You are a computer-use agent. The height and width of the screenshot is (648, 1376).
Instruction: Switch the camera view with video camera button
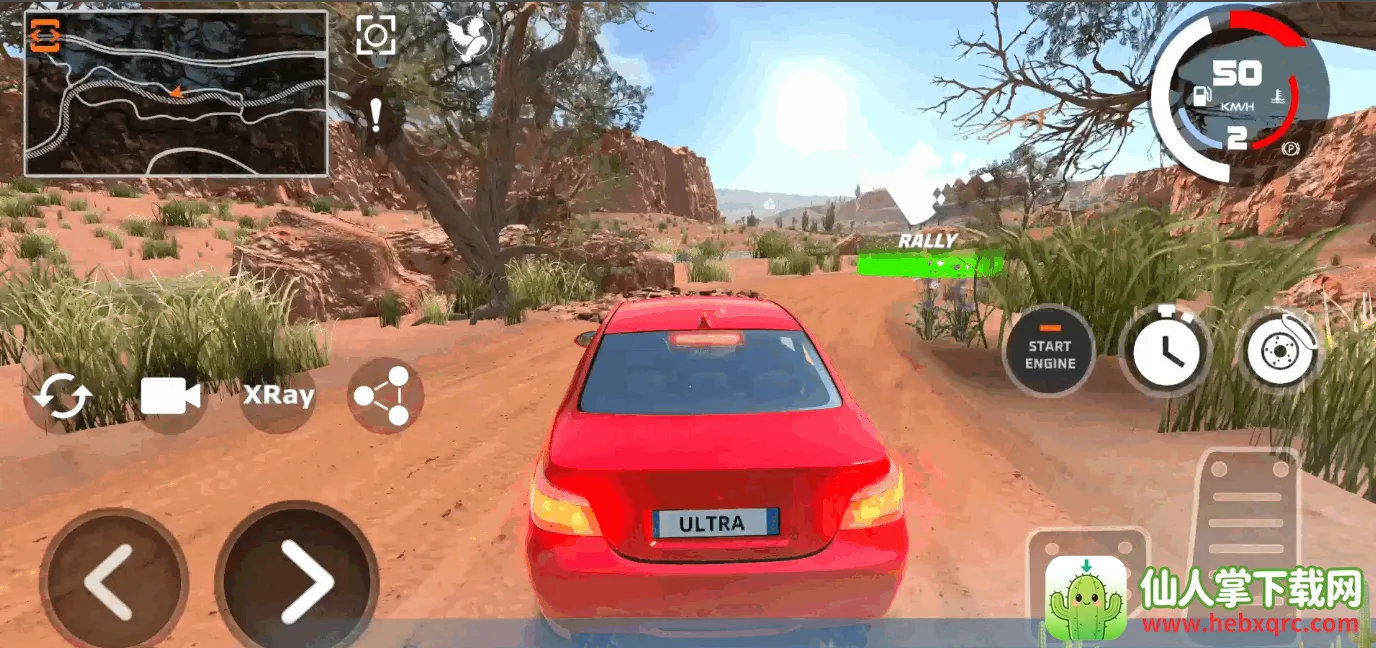[x=170, y=396]
